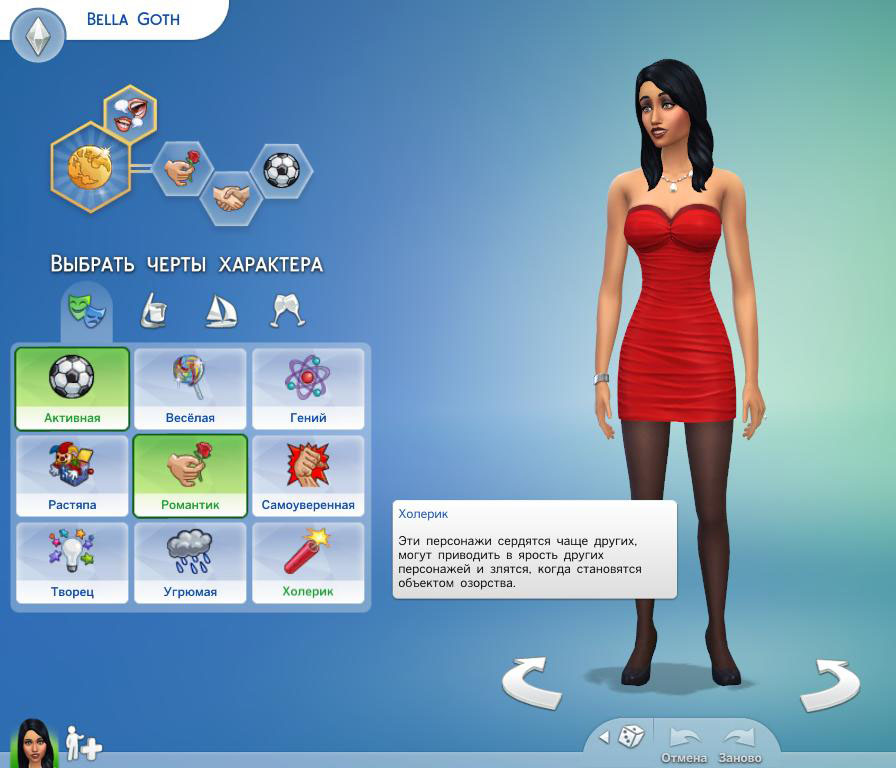Rotate the Sim with the left arrow
The height and width of the screenshot is (768, 896).
(x=530, y=683)
